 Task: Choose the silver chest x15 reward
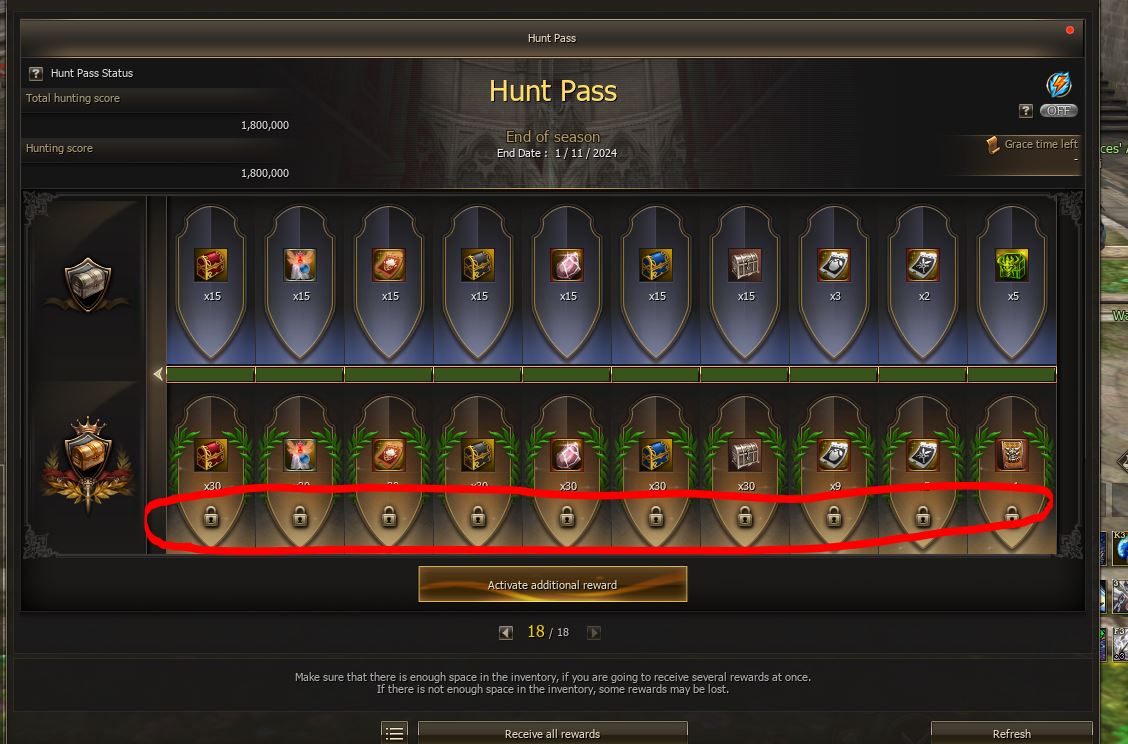745,265
